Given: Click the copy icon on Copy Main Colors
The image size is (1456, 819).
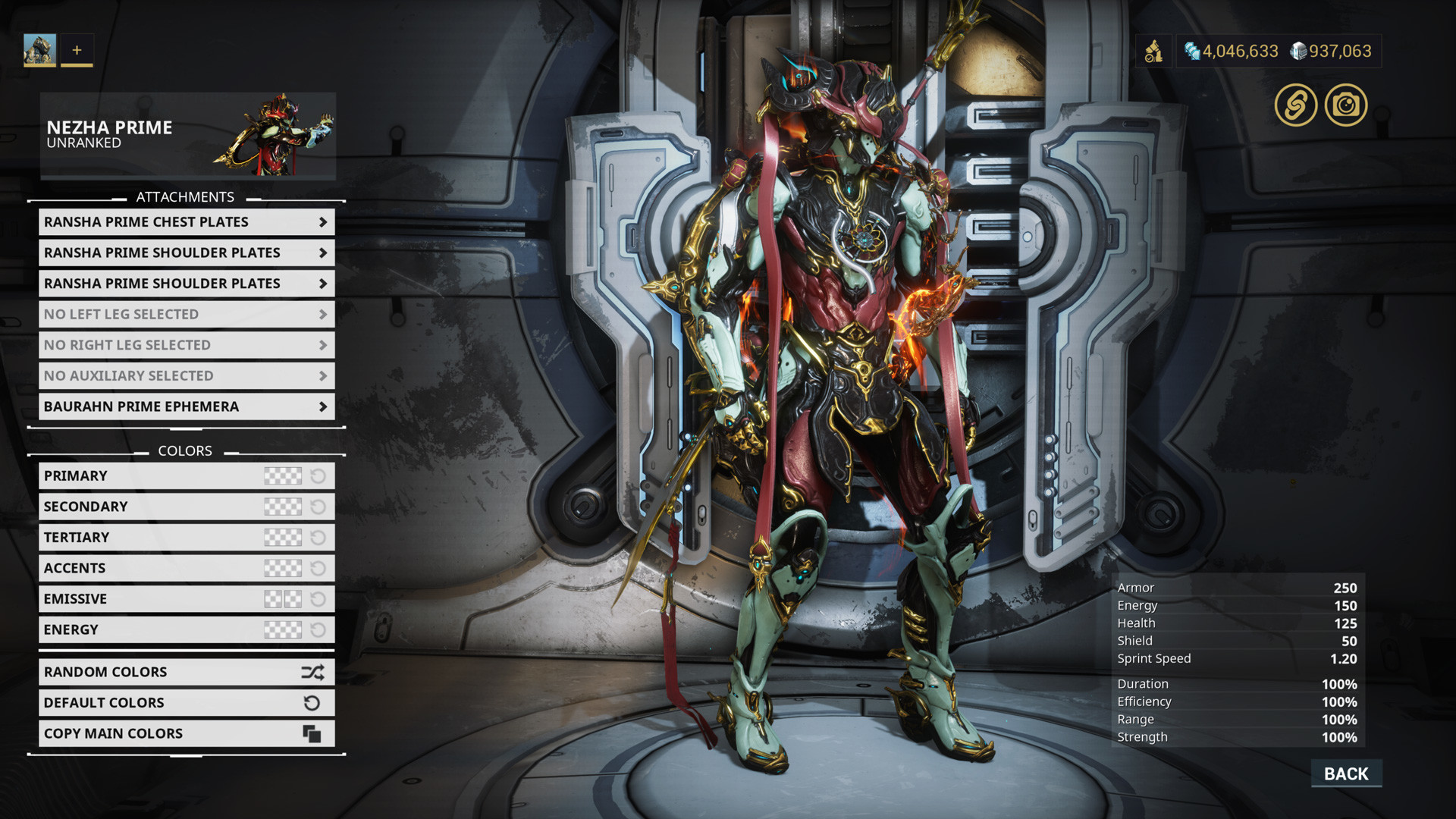Looking at the screenshot, I should click(x=313, y=733).
